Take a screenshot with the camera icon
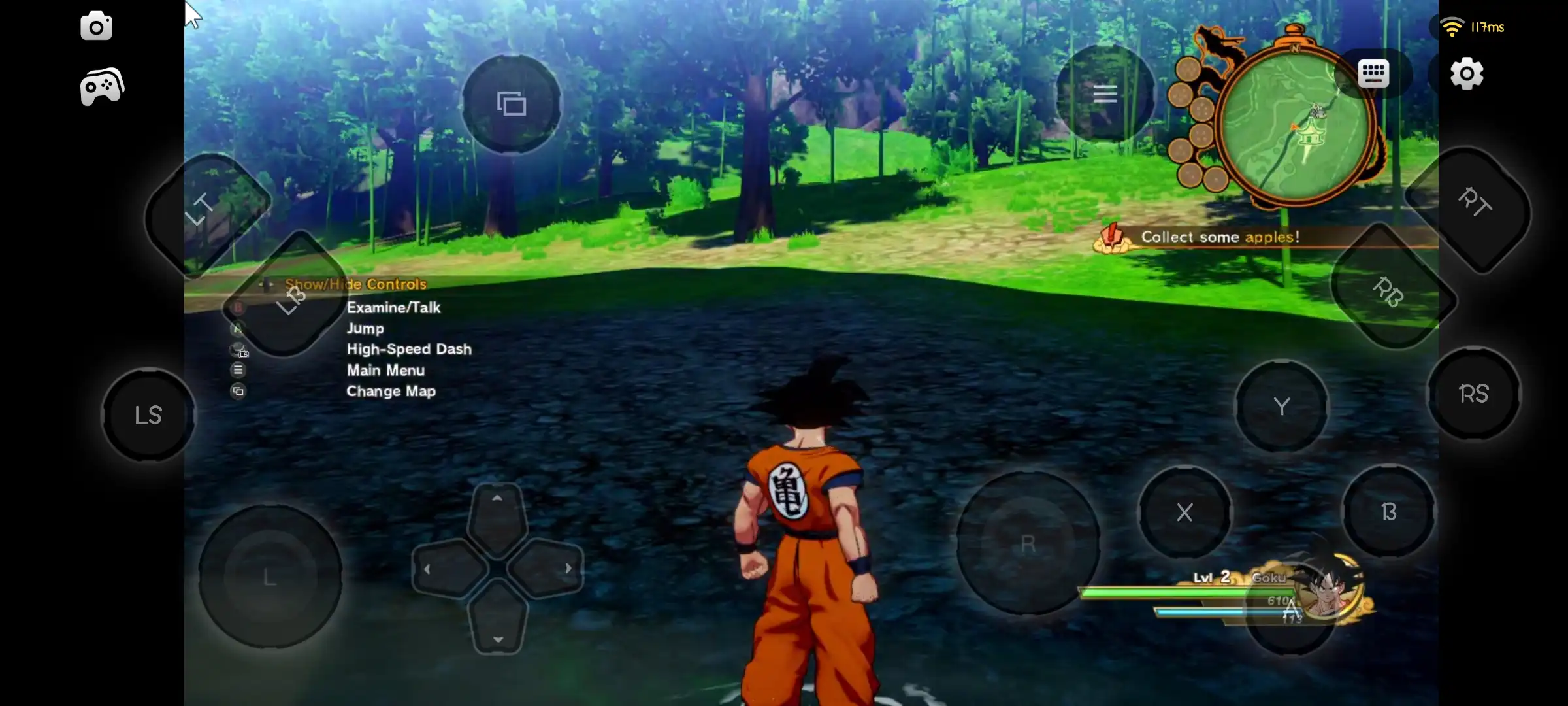 (x=96, y=26)
